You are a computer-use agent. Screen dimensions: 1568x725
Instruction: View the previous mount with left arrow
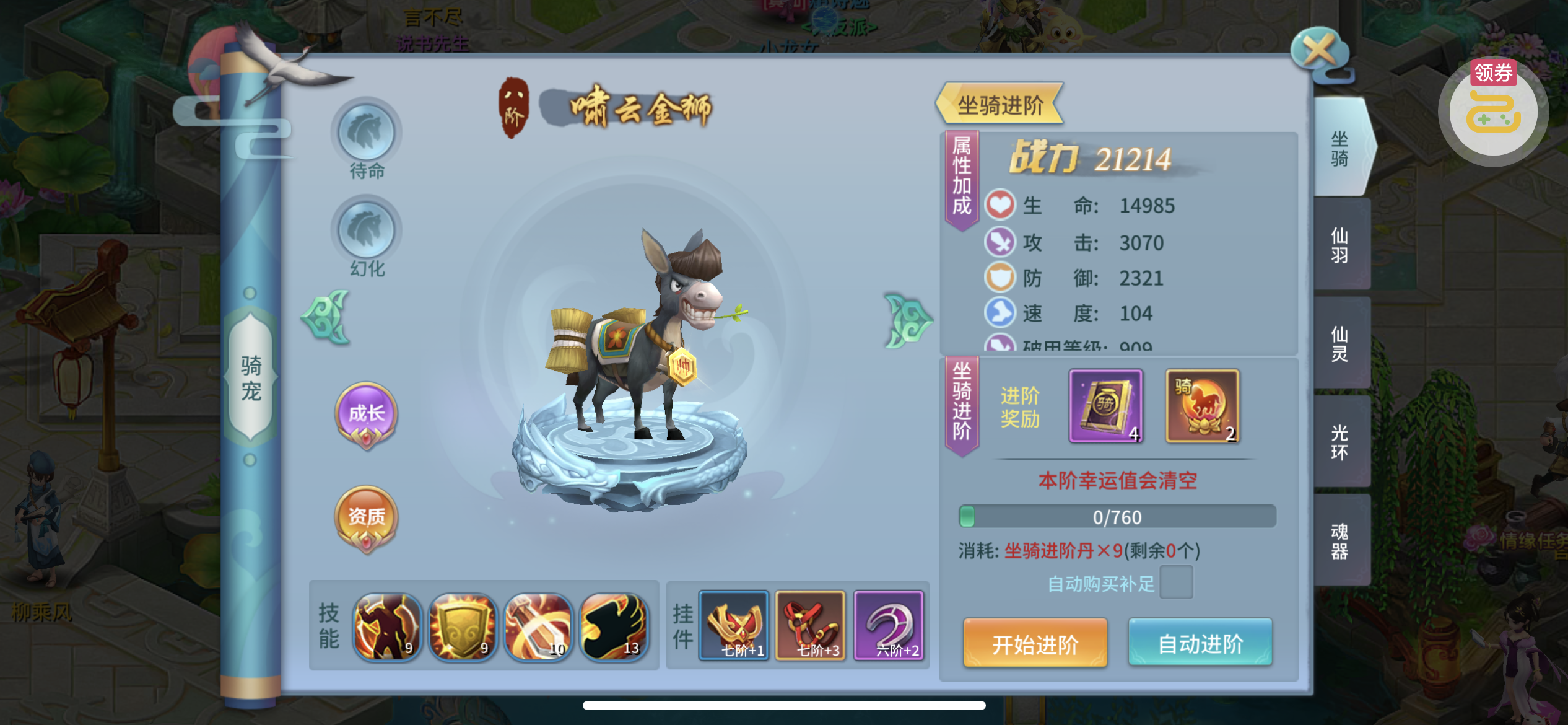[x=326, y=317]
